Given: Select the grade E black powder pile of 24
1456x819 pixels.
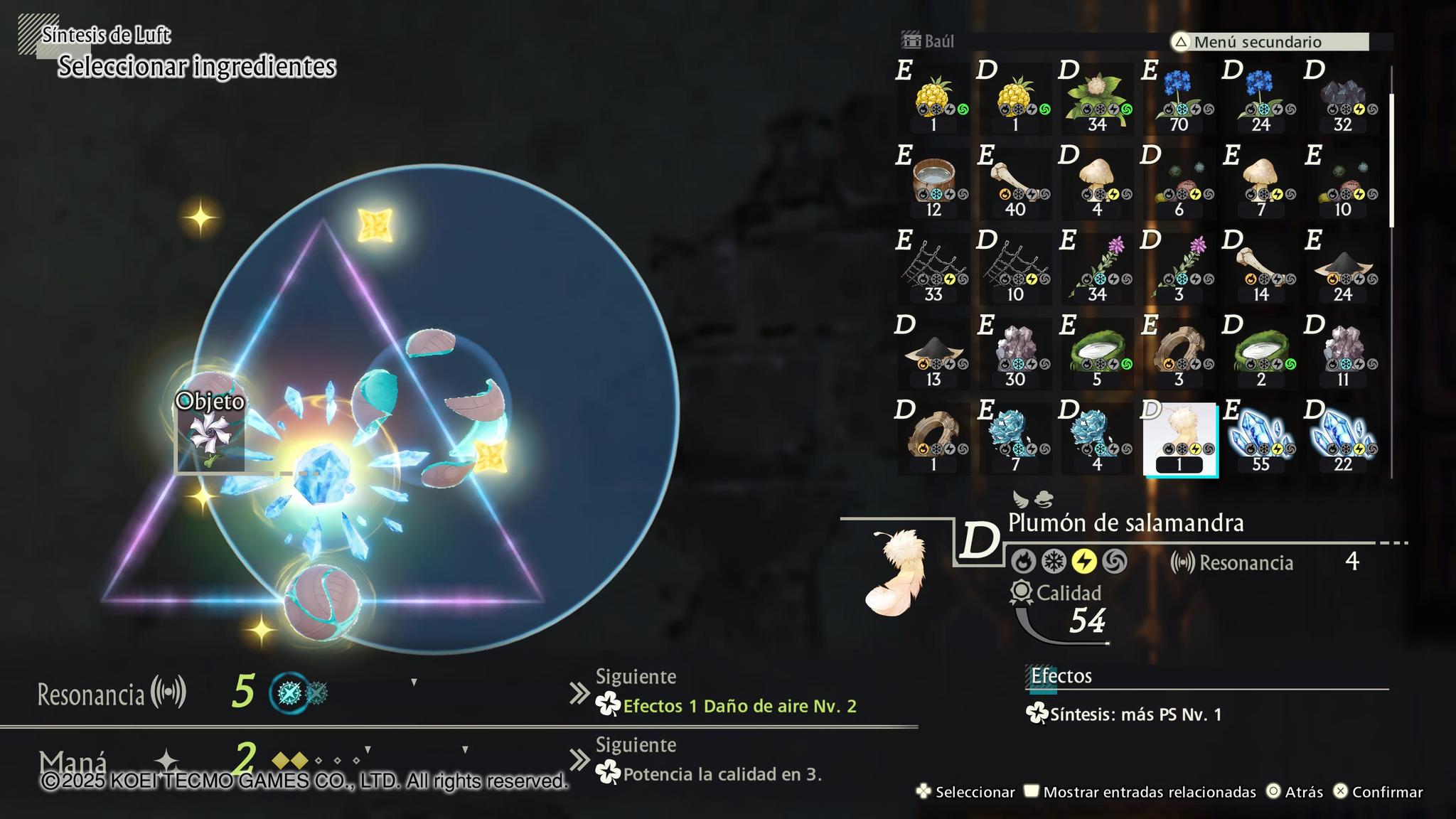Looking at the screenshot, I should click(x=1342, y=269).
